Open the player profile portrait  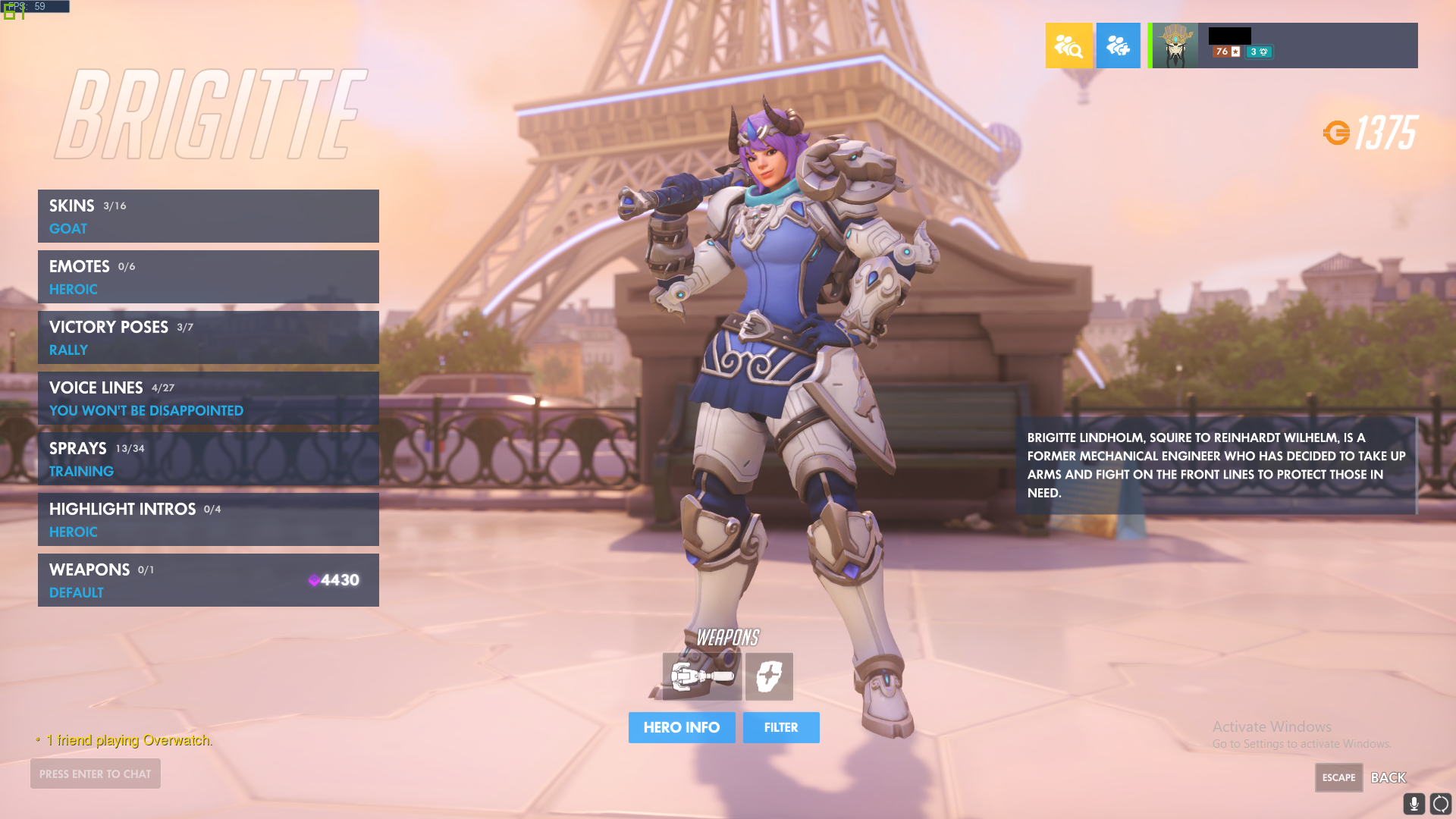(x=1175, y=45)
